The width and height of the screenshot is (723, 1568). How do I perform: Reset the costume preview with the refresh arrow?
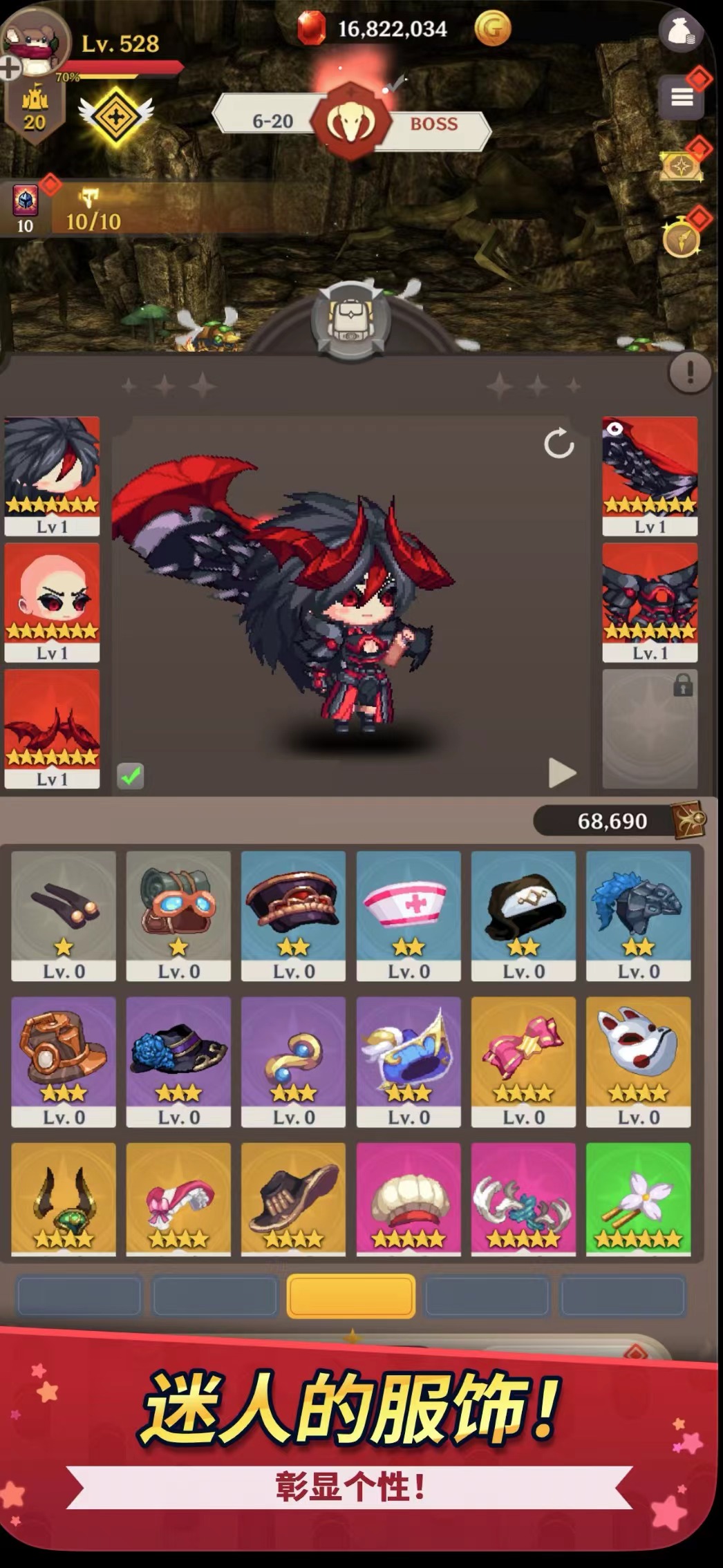[x=558, y=444]
